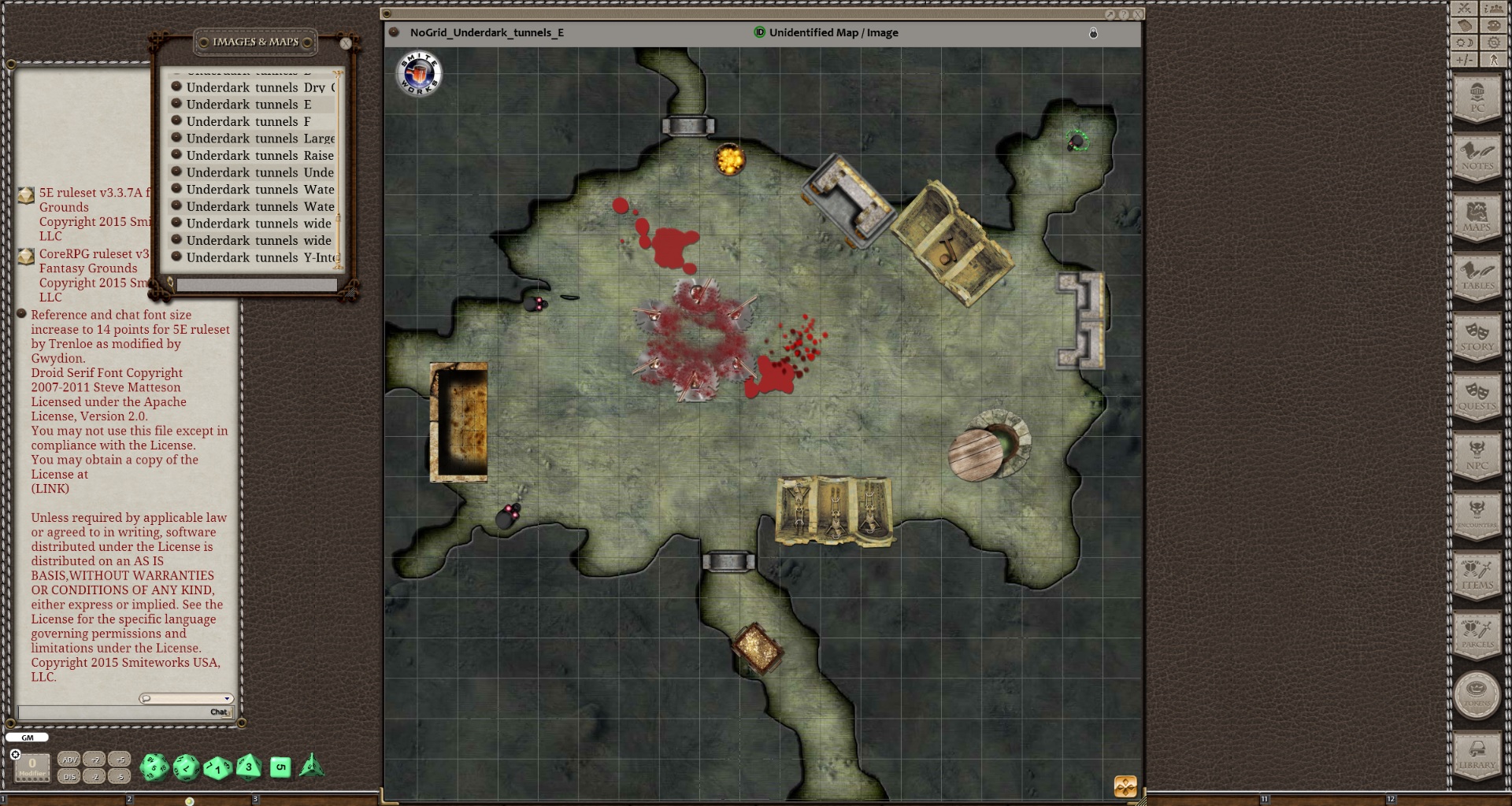
Task: Select Underdark tunnels F in the Images list
Action: 244,121
